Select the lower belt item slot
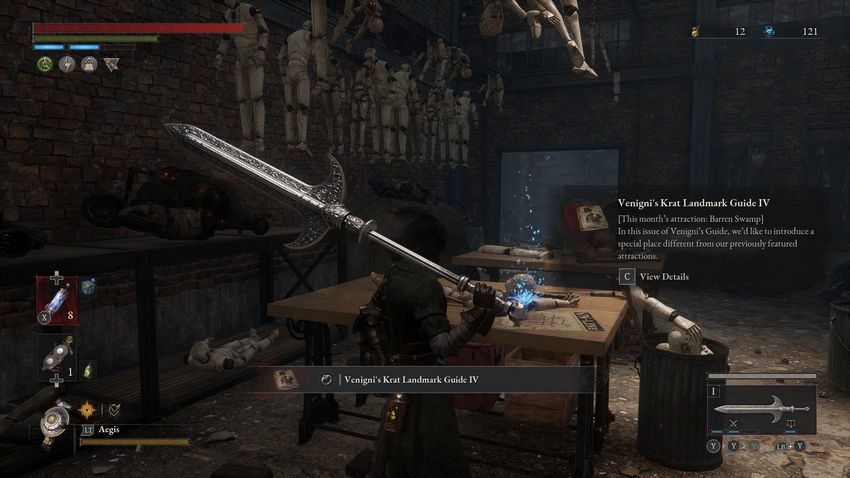 coord(55,356)
